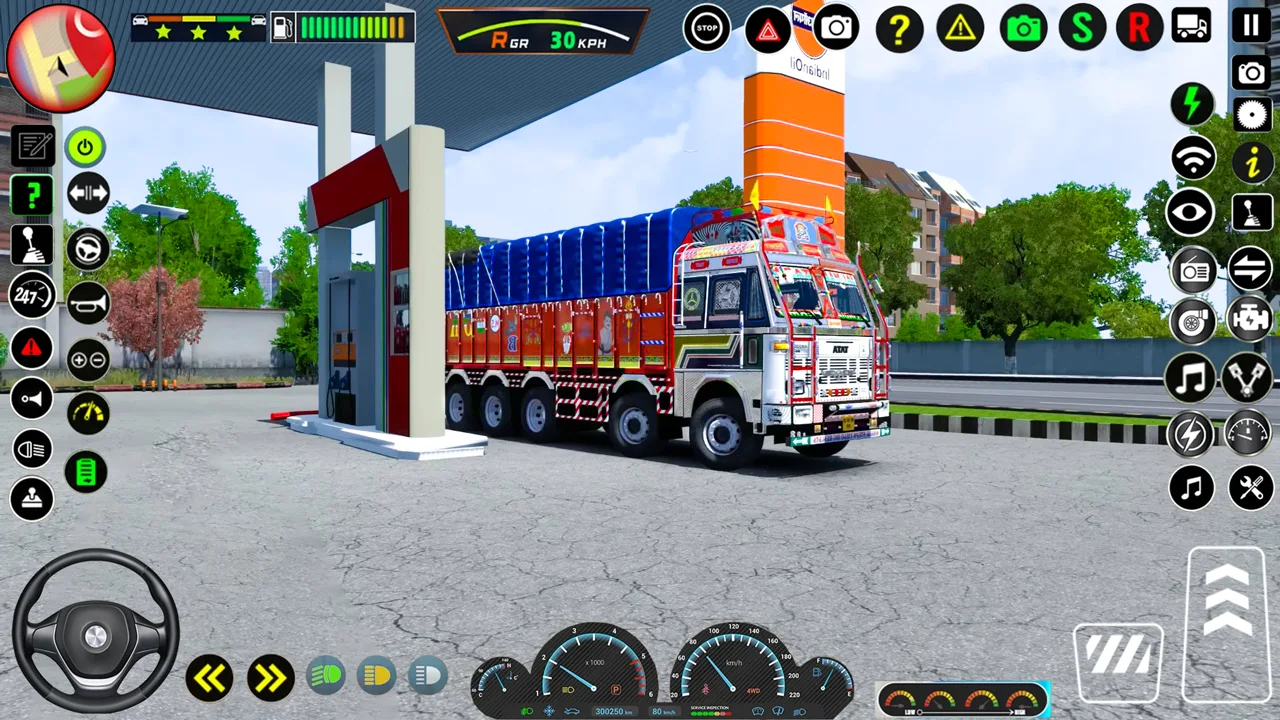Select the white truck icon
This screenshot has height=720, width=1280.
coord(1190,26)
